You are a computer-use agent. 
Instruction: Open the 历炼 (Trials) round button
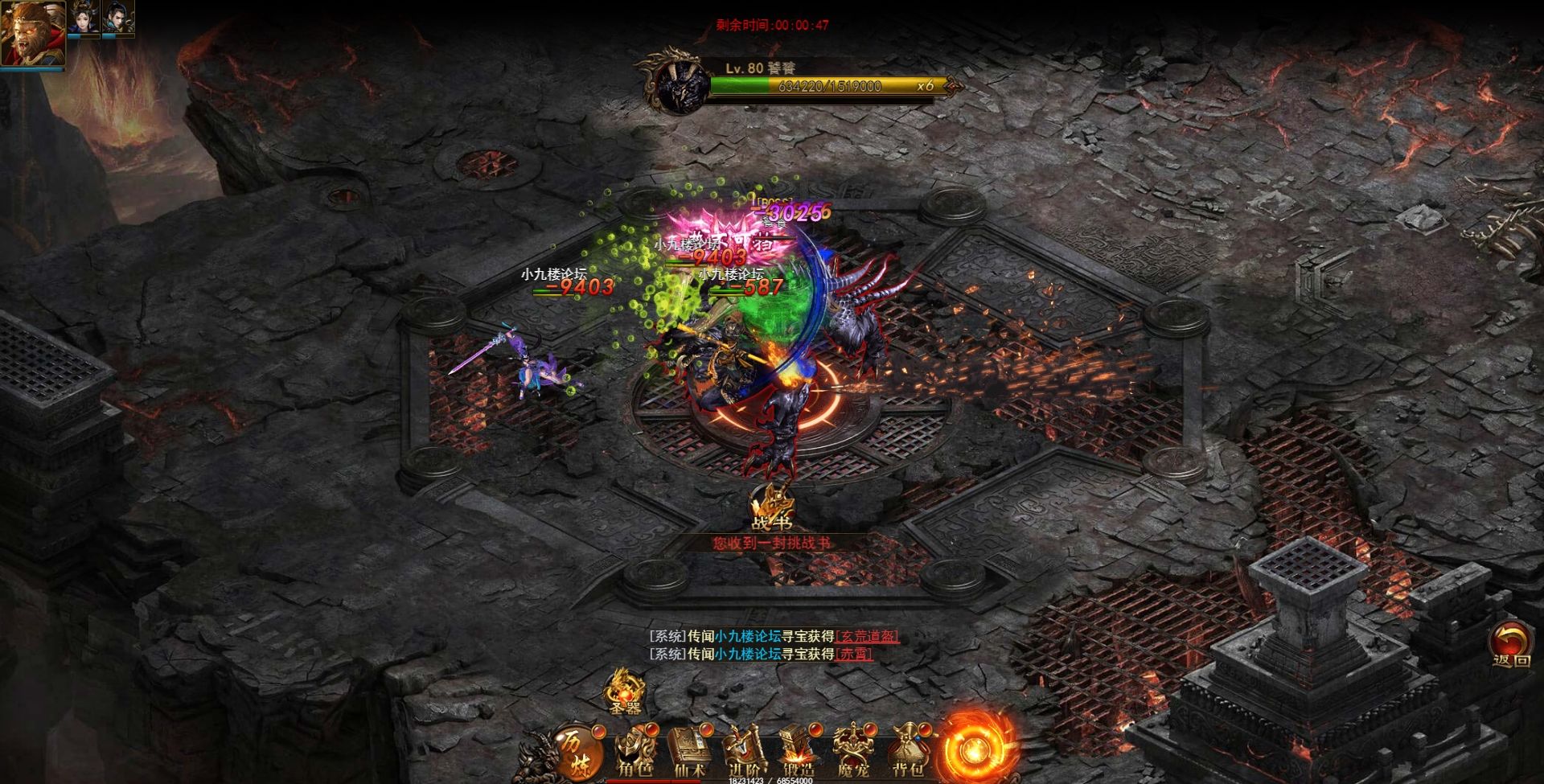[x=573, y=748]
